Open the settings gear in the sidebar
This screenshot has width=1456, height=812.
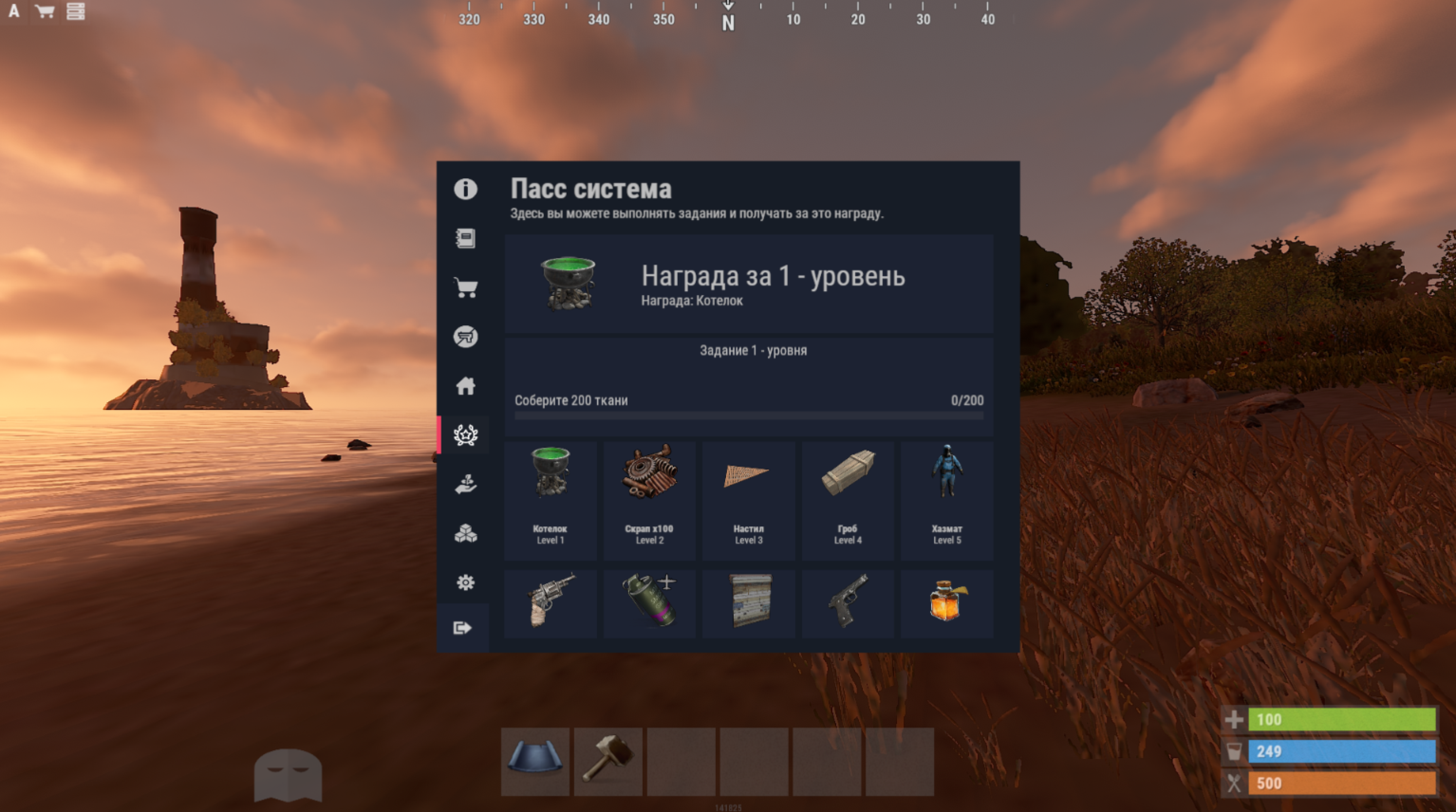[465, 582]
